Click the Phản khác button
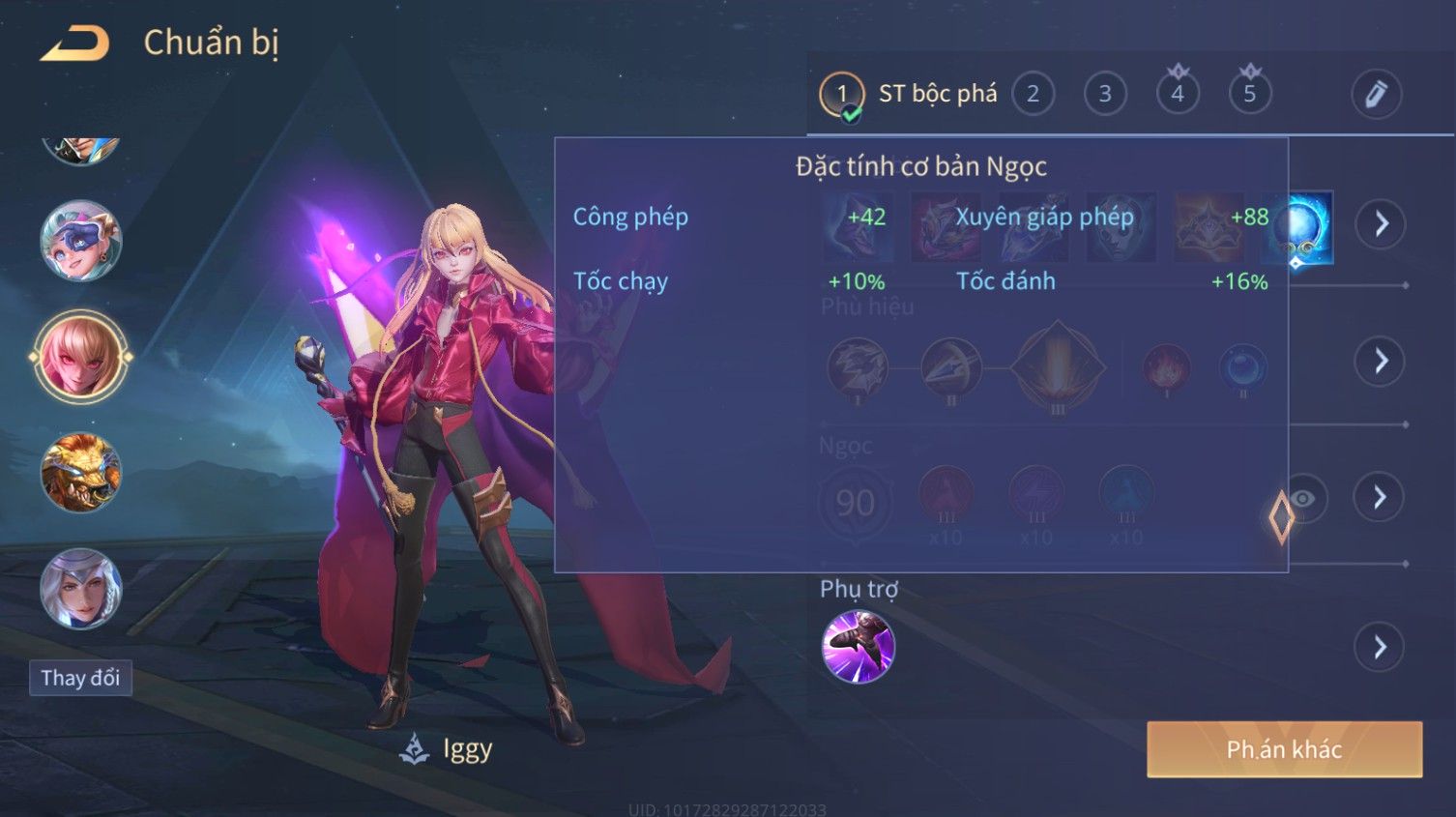 (1284, 749)
